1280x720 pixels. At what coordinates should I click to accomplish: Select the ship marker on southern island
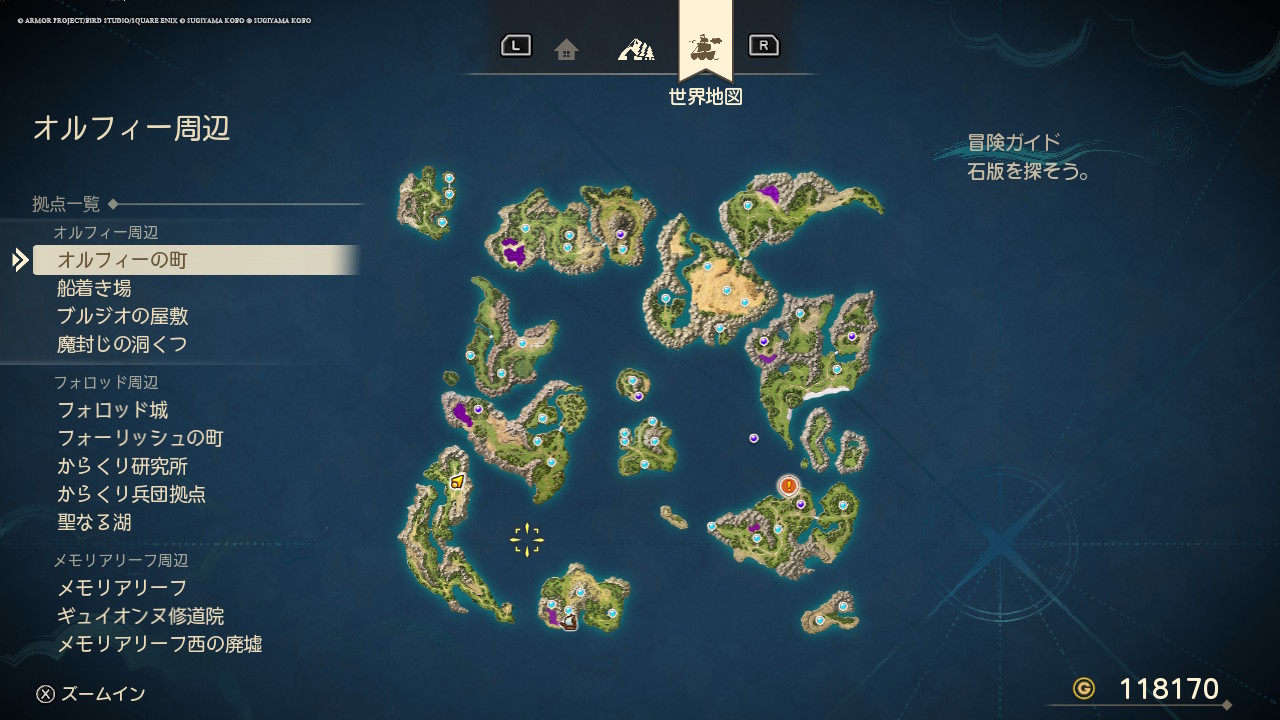click(570, 623)
